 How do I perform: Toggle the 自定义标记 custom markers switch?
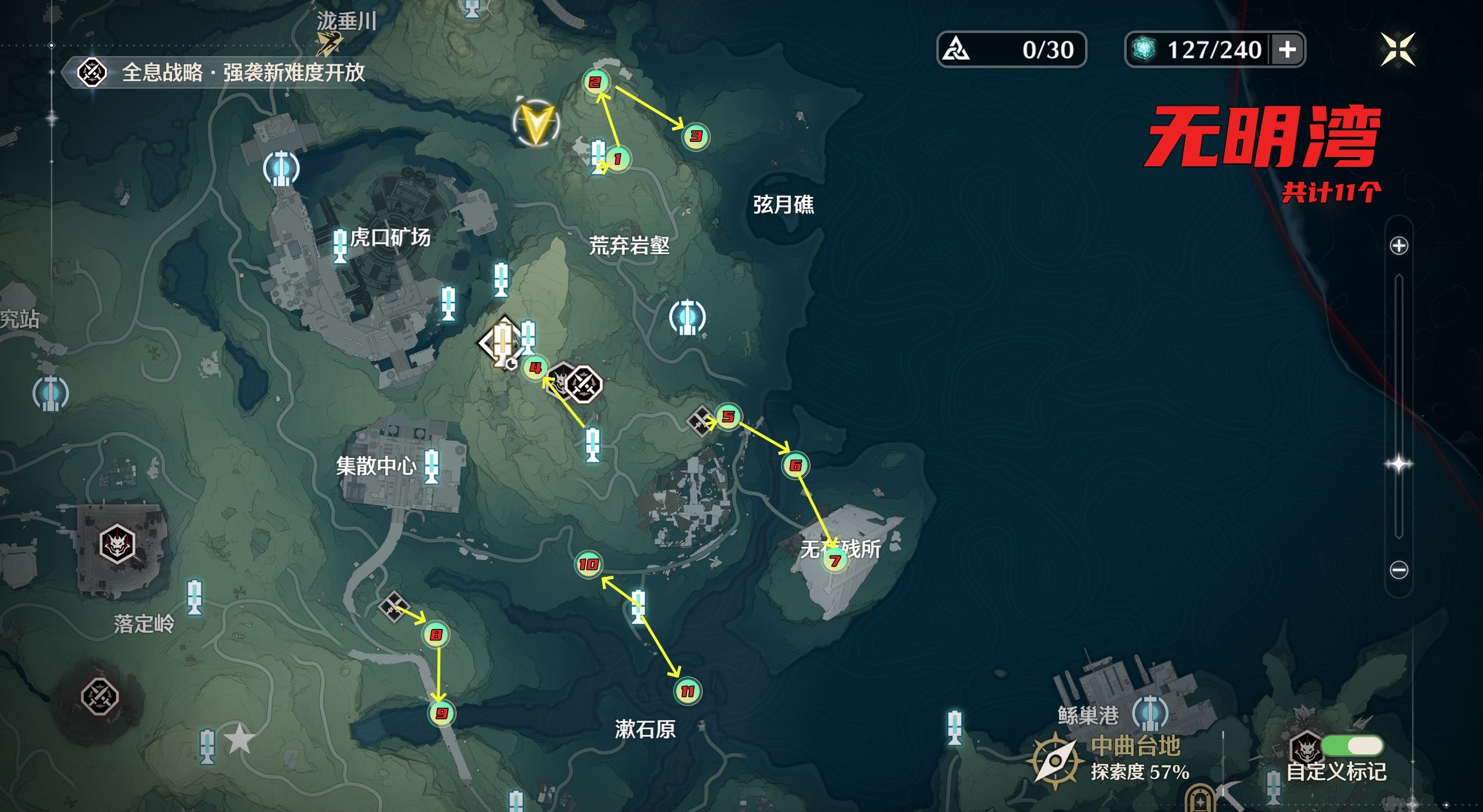coord(1353,745)
